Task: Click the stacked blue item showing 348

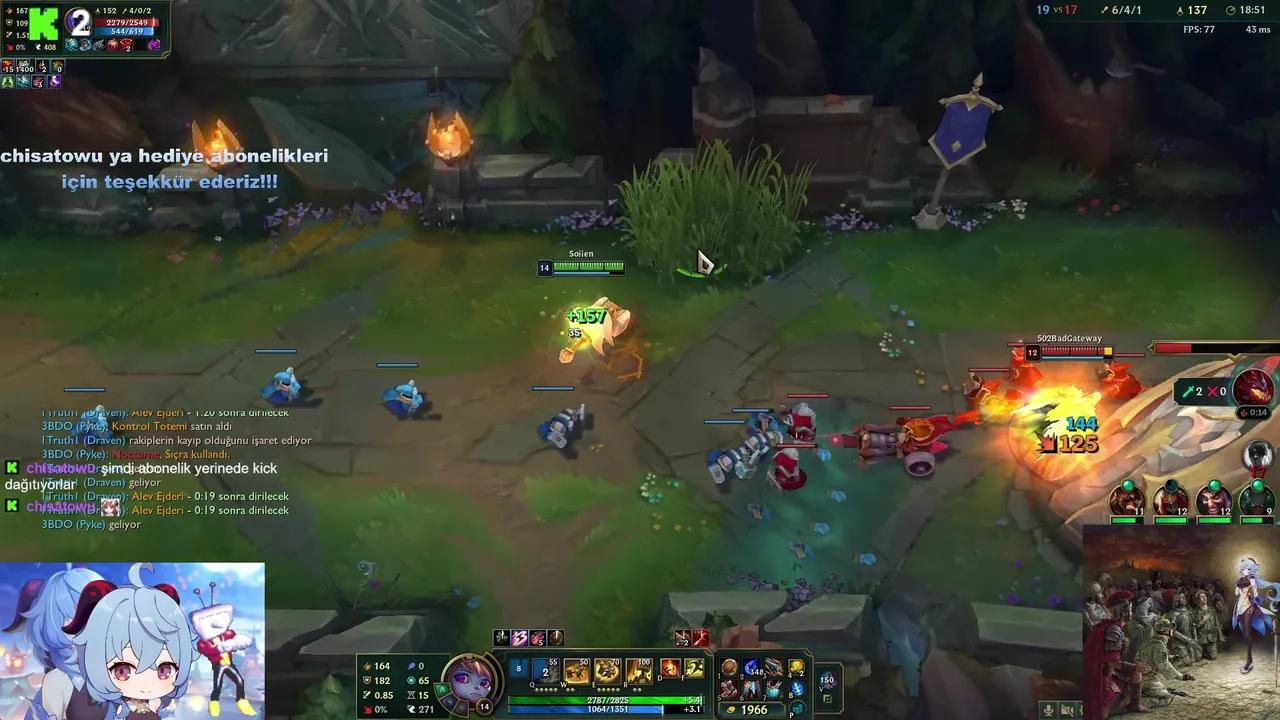Action: tap(752, 668)
